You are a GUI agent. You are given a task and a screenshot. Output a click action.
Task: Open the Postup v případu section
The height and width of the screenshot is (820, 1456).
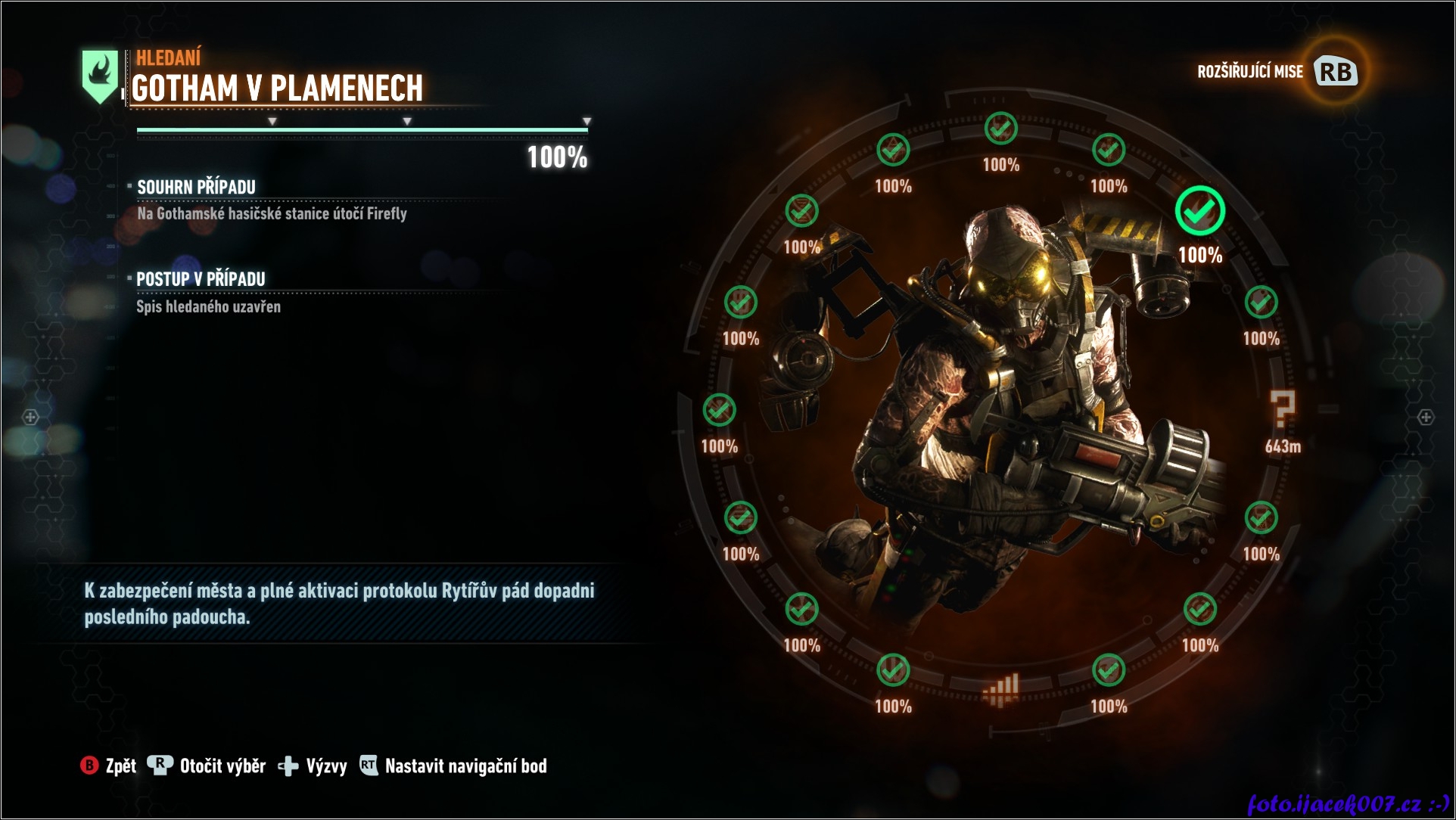(201, 279)
